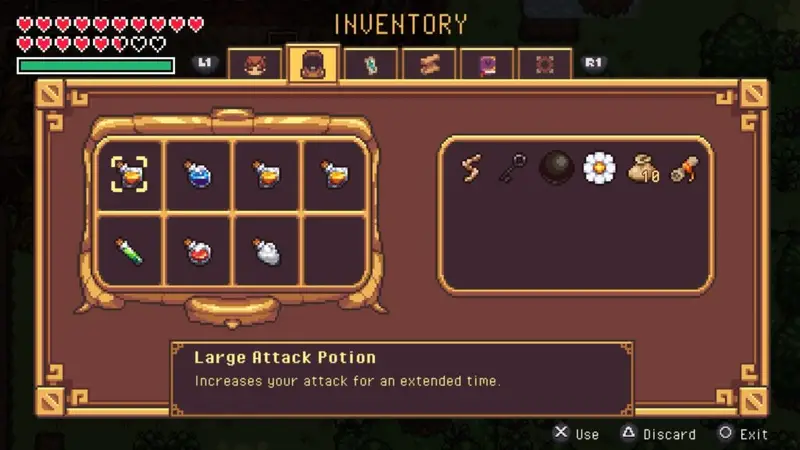Switch to the green crystal tab
Viewport: 800px width, 450px height.
tap(371, 64)
